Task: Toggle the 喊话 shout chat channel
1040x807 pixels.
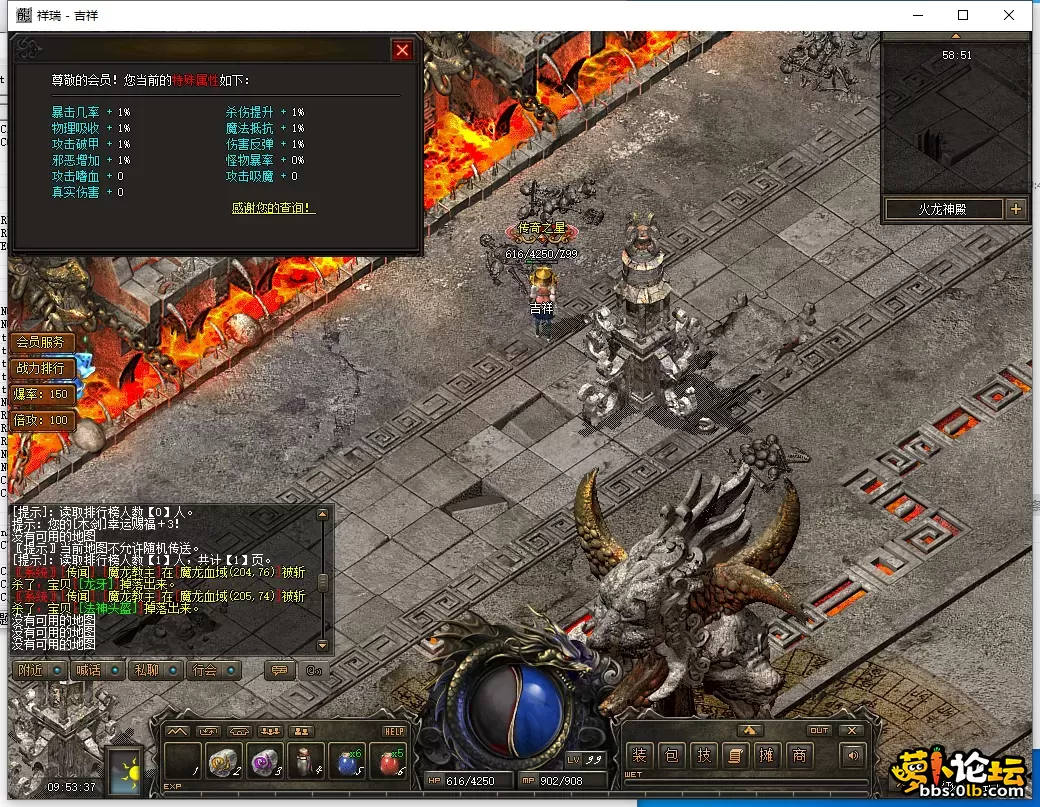Action: point(98,670)
